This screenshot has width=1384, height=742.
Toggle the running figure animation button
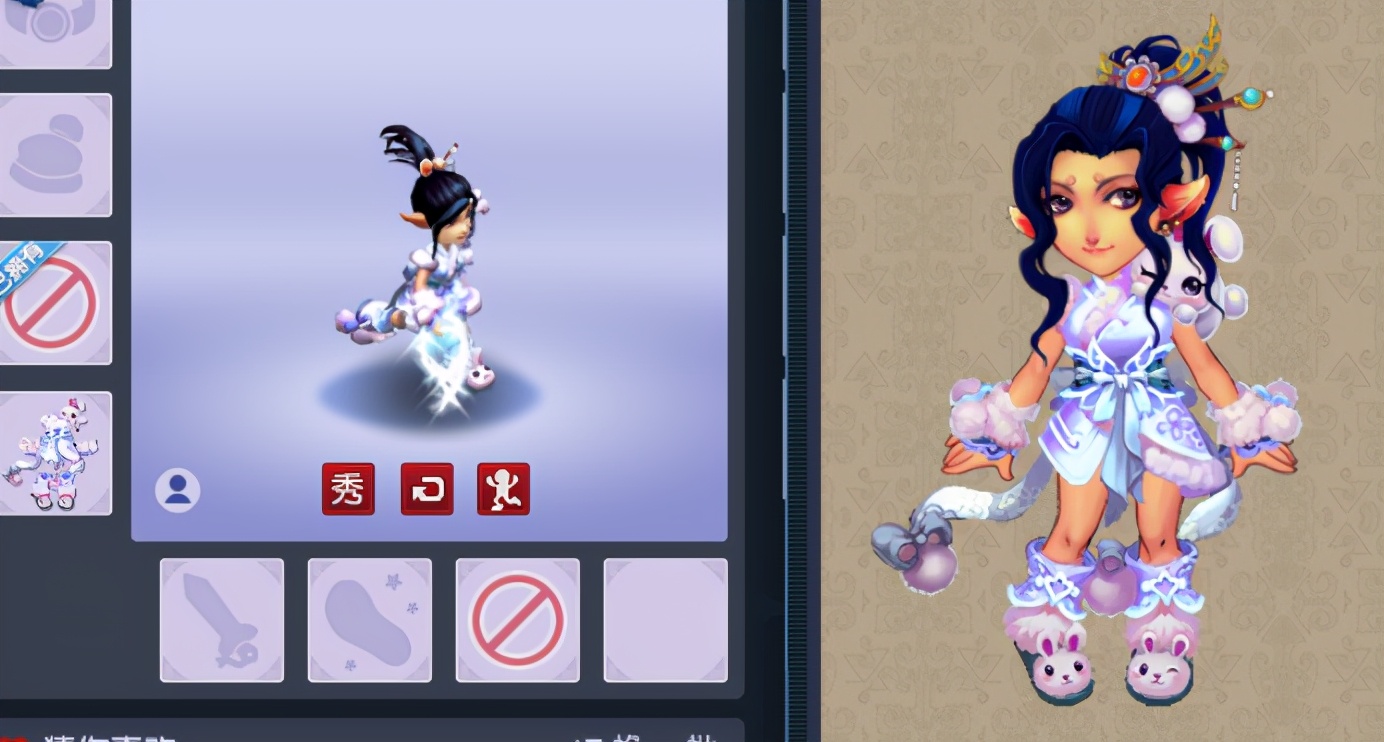pos(503,489)
